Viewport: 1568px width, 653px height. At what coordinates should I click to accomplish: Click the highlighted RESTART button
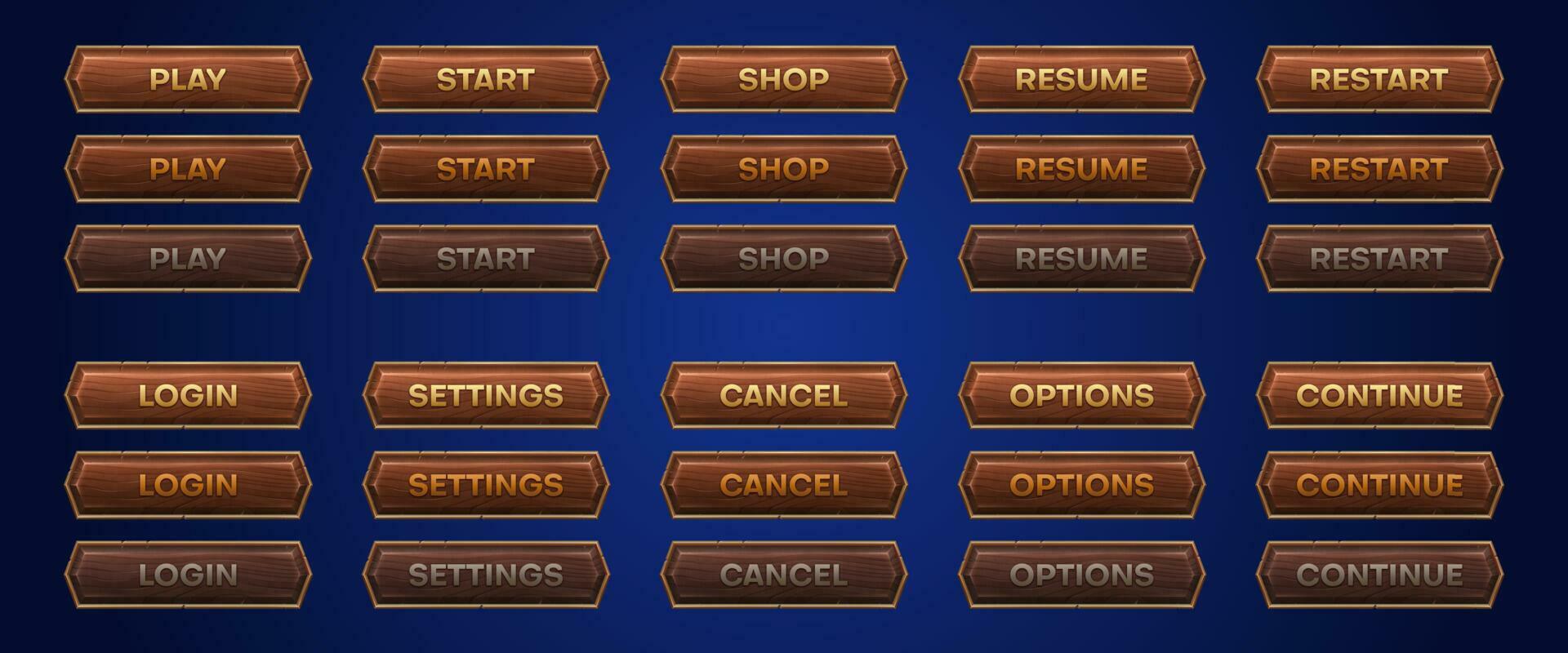tap(1380, 170)
